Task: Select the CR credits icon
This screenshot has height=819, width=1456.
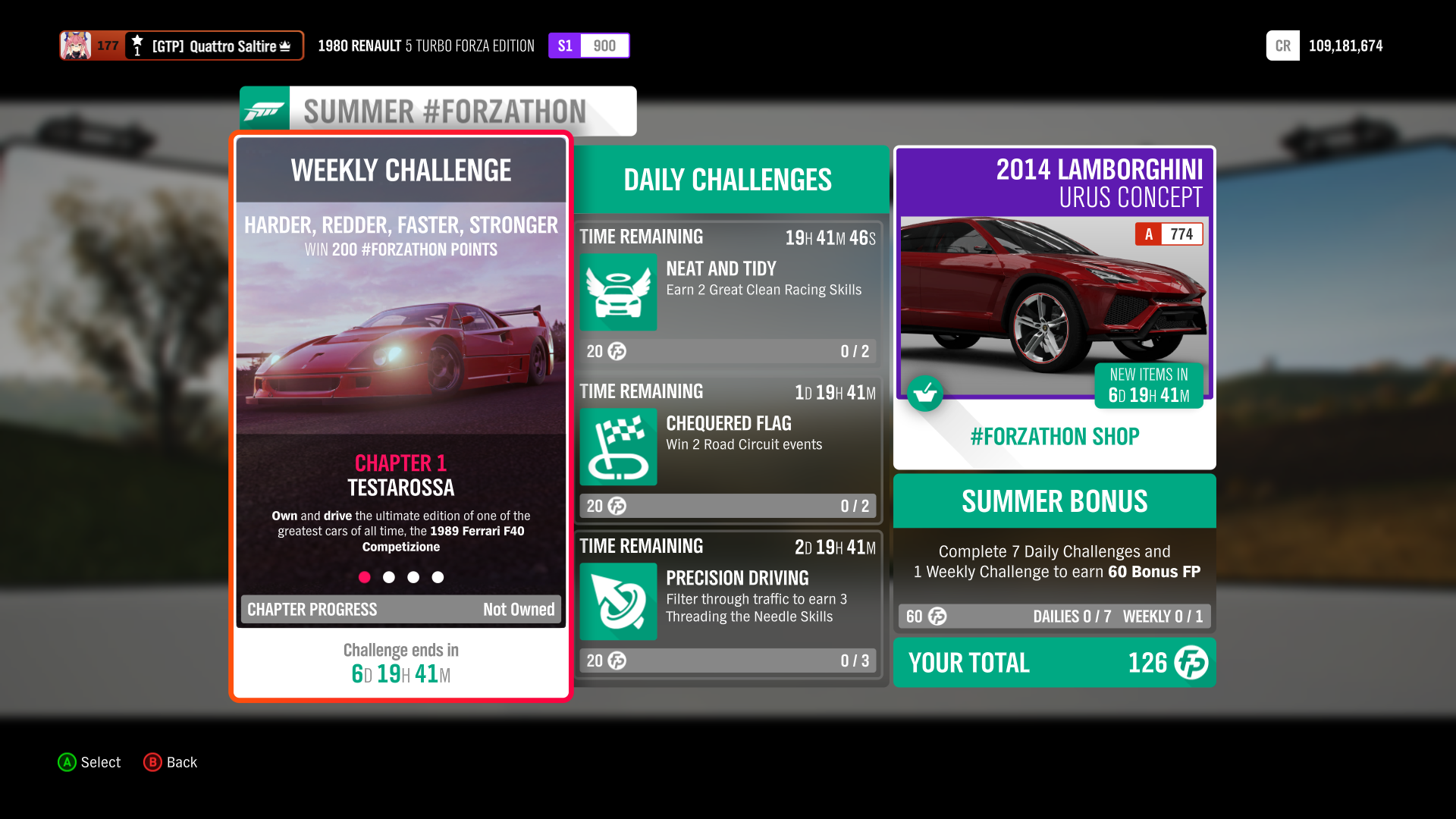Action: coord(1282,45)
